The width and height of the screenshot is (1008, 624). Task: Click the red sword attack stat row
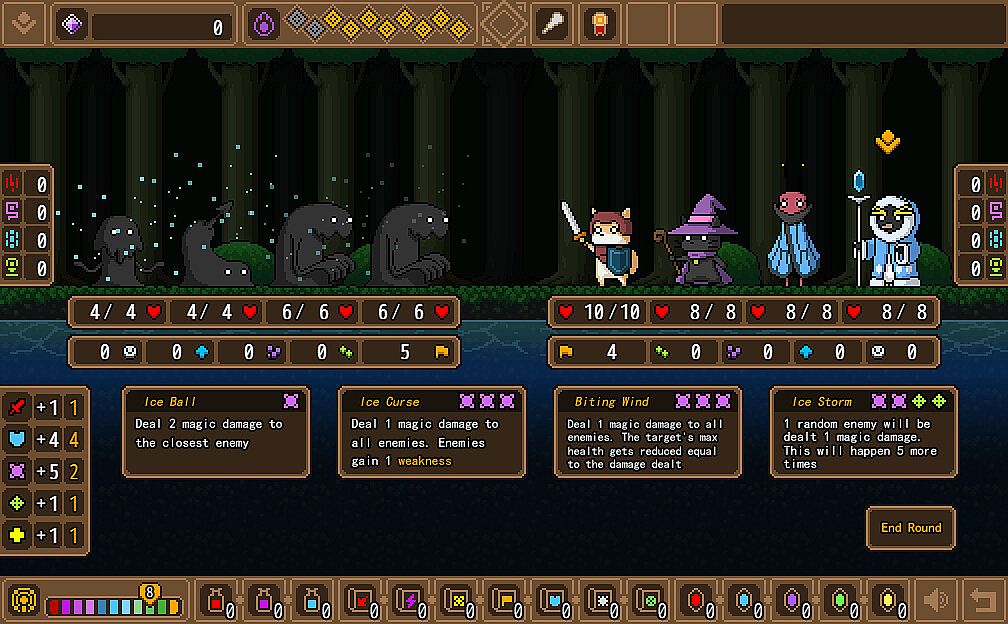(46, 408)
